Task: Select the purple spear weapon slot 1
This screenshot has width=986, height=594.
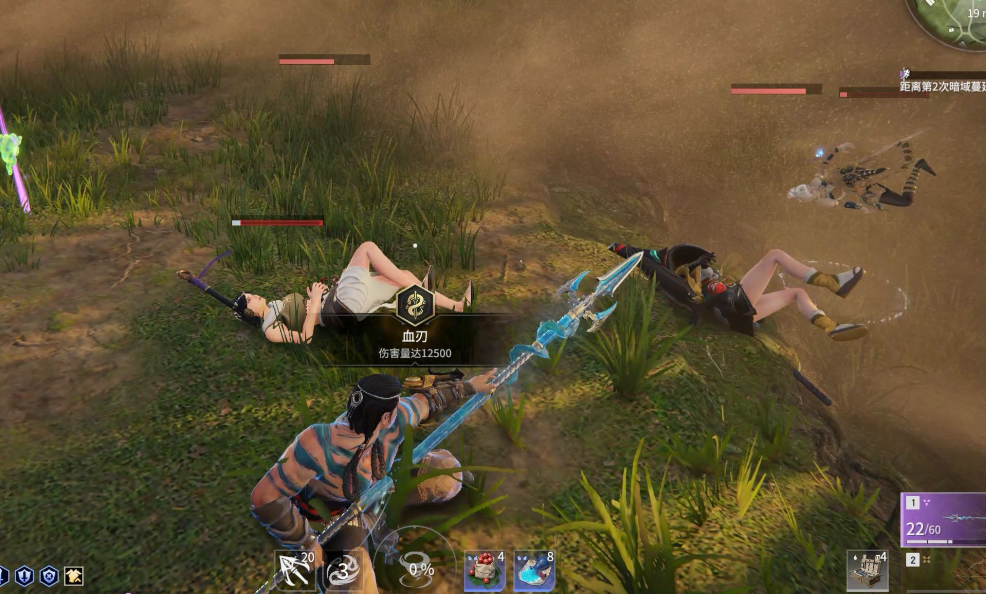Action: point(944,518)
